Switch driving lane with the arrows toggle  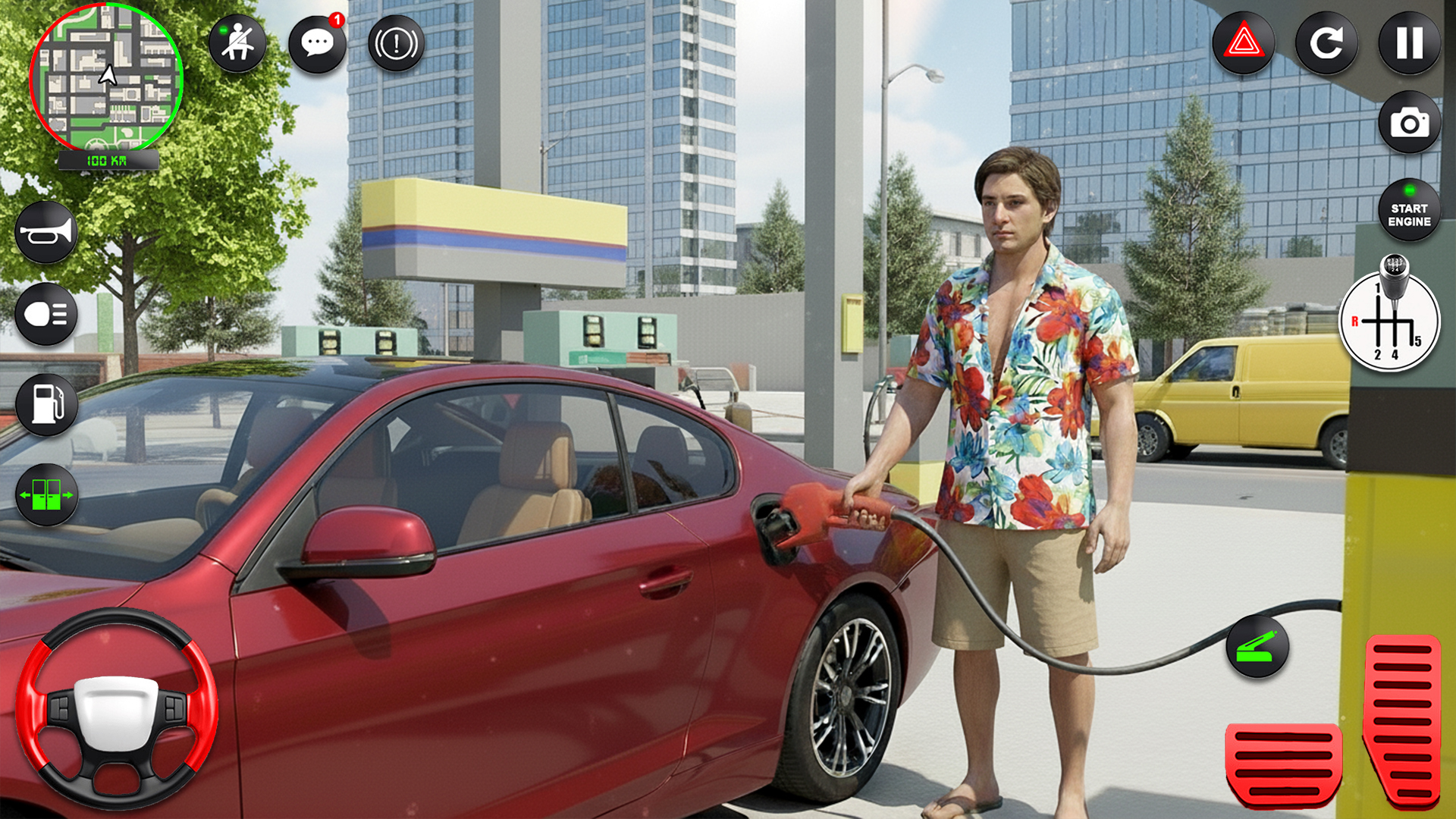tap(45, 493)
